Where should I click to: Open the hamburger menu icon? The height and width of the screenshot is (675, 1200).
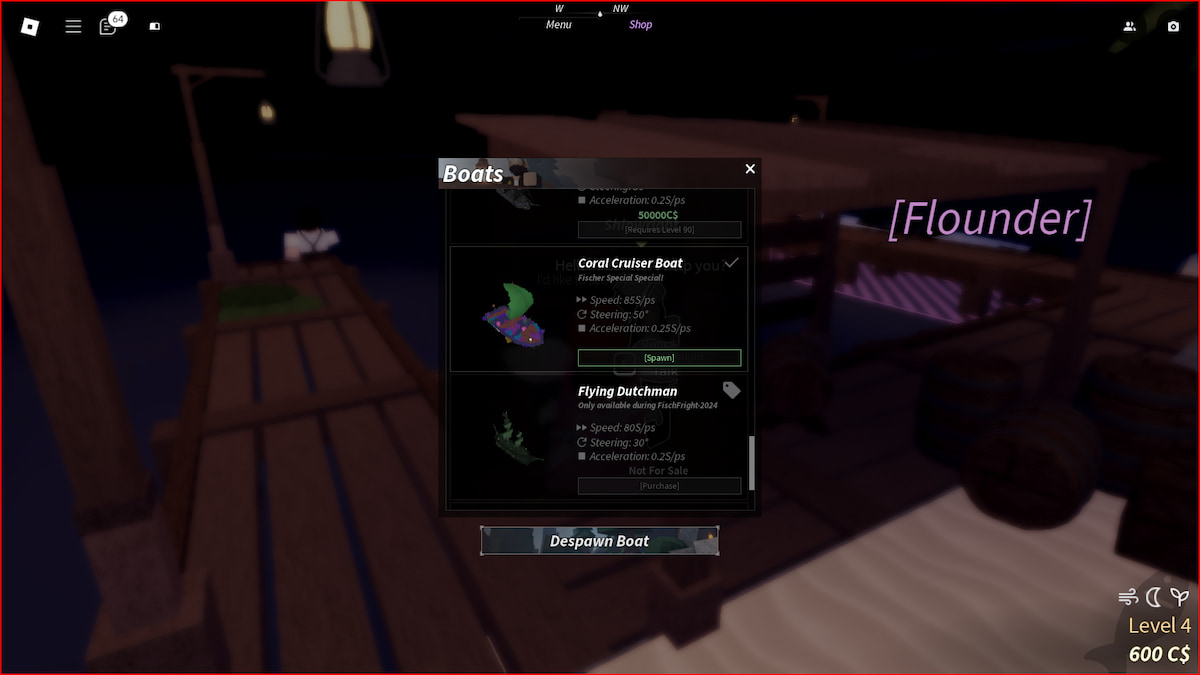pyautogui.click(x=73, y=27)
